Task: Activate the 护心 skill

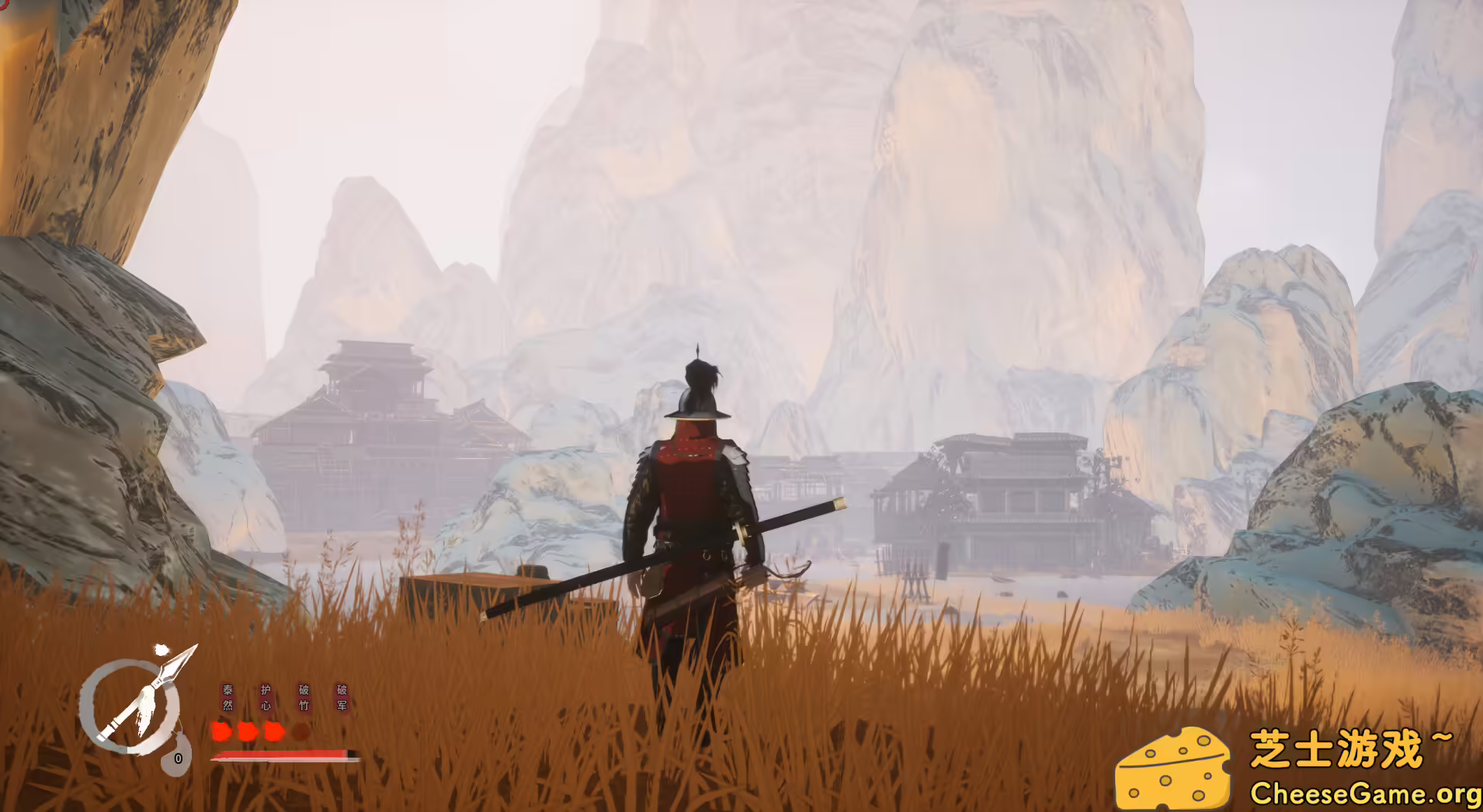Action: pos(266,697)
